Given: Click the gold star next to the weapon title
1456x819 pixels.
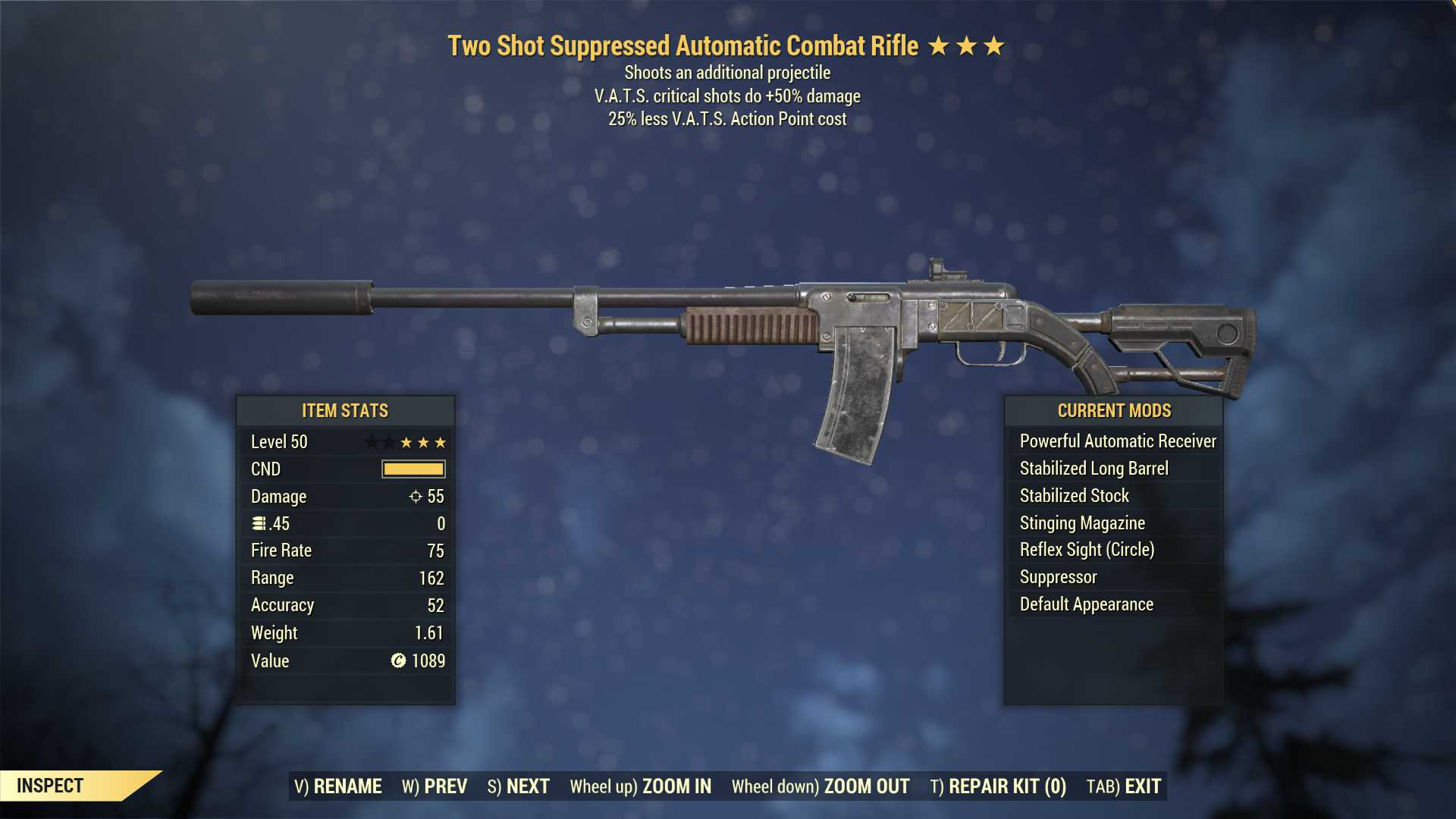Looking at the screenshot, I should coord(941,45).
